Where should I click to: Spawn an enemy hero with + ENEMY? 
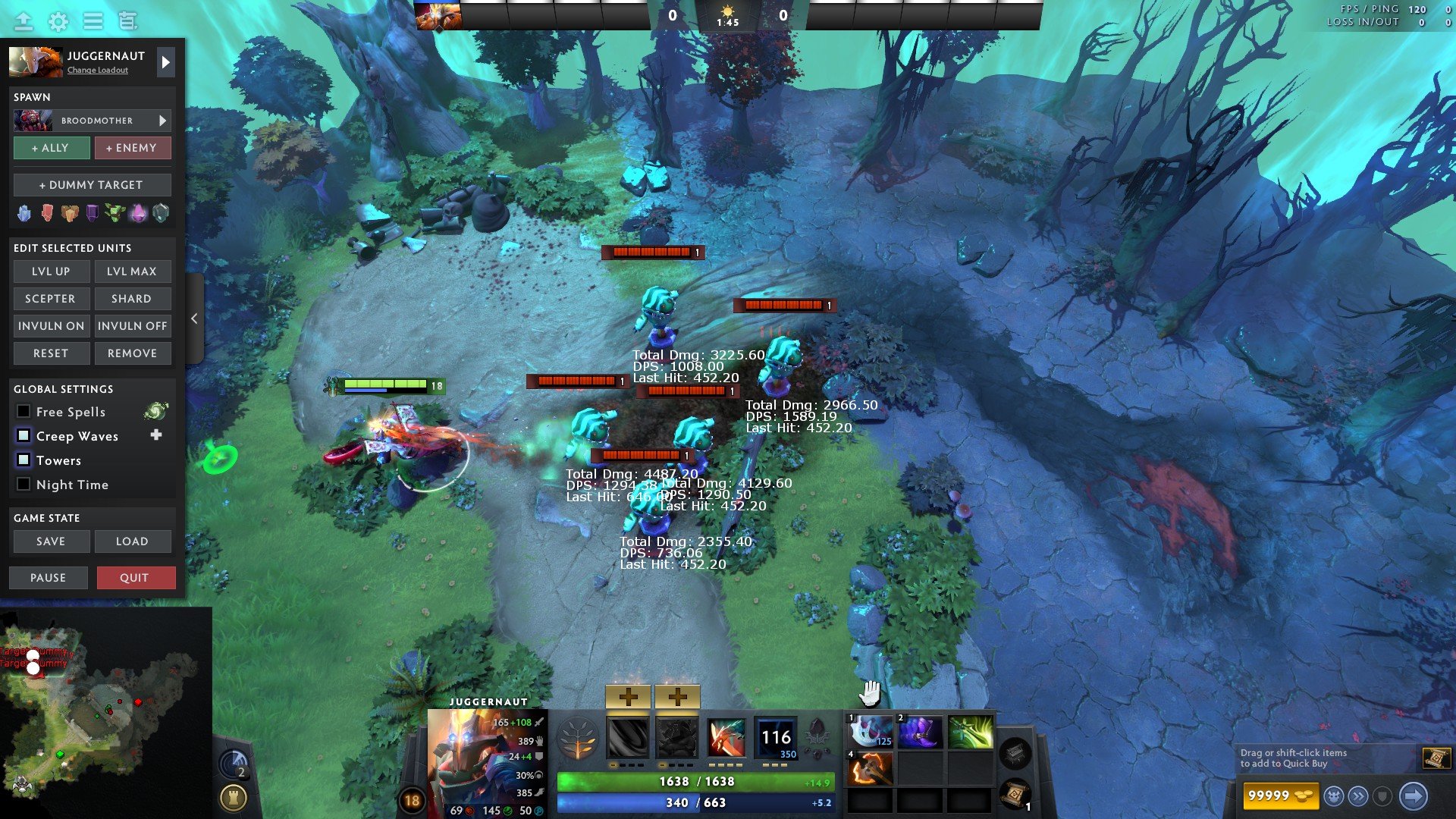(132, 148)
